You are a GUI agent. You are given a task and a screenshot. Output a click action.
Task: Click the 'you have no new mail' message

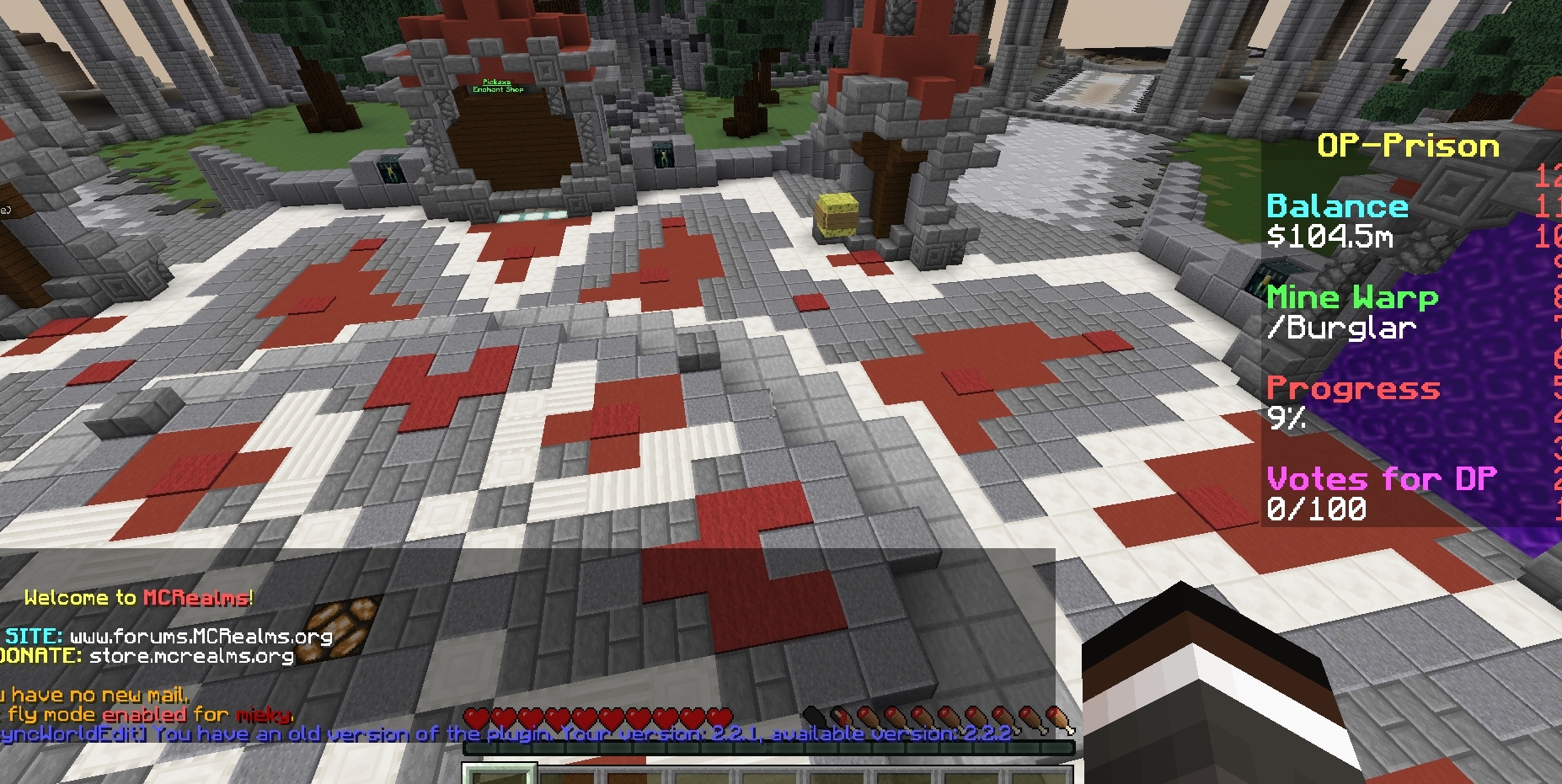click(x=94, y=695)
